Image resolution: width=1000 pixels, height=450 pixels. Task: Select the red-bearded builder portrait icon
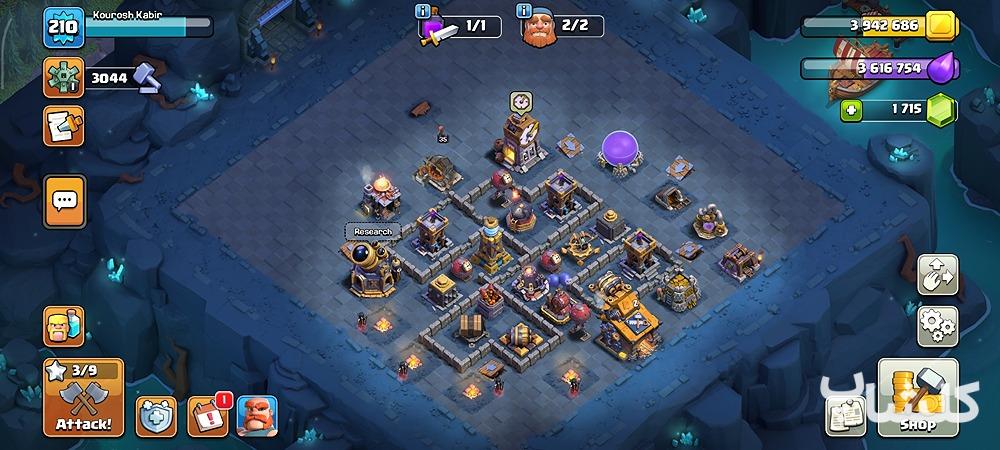256,414
